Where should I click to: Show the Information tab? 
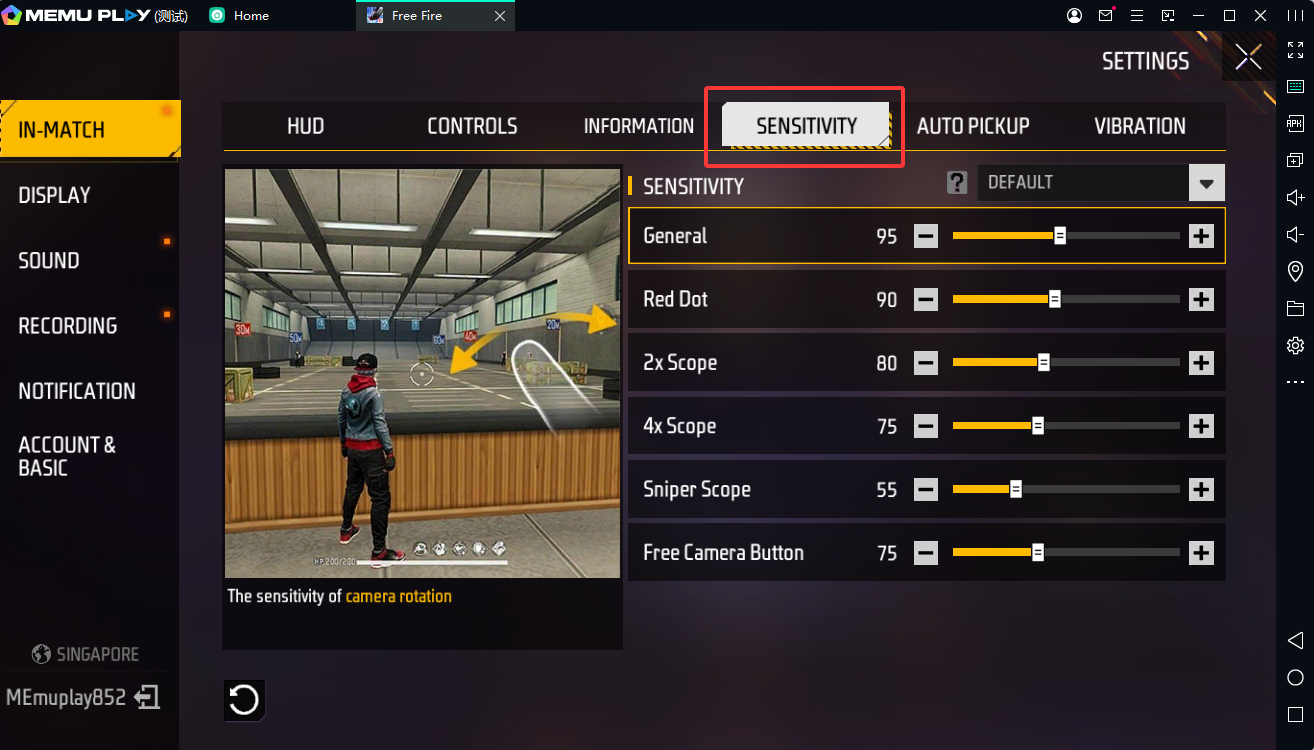coord(638,126)
